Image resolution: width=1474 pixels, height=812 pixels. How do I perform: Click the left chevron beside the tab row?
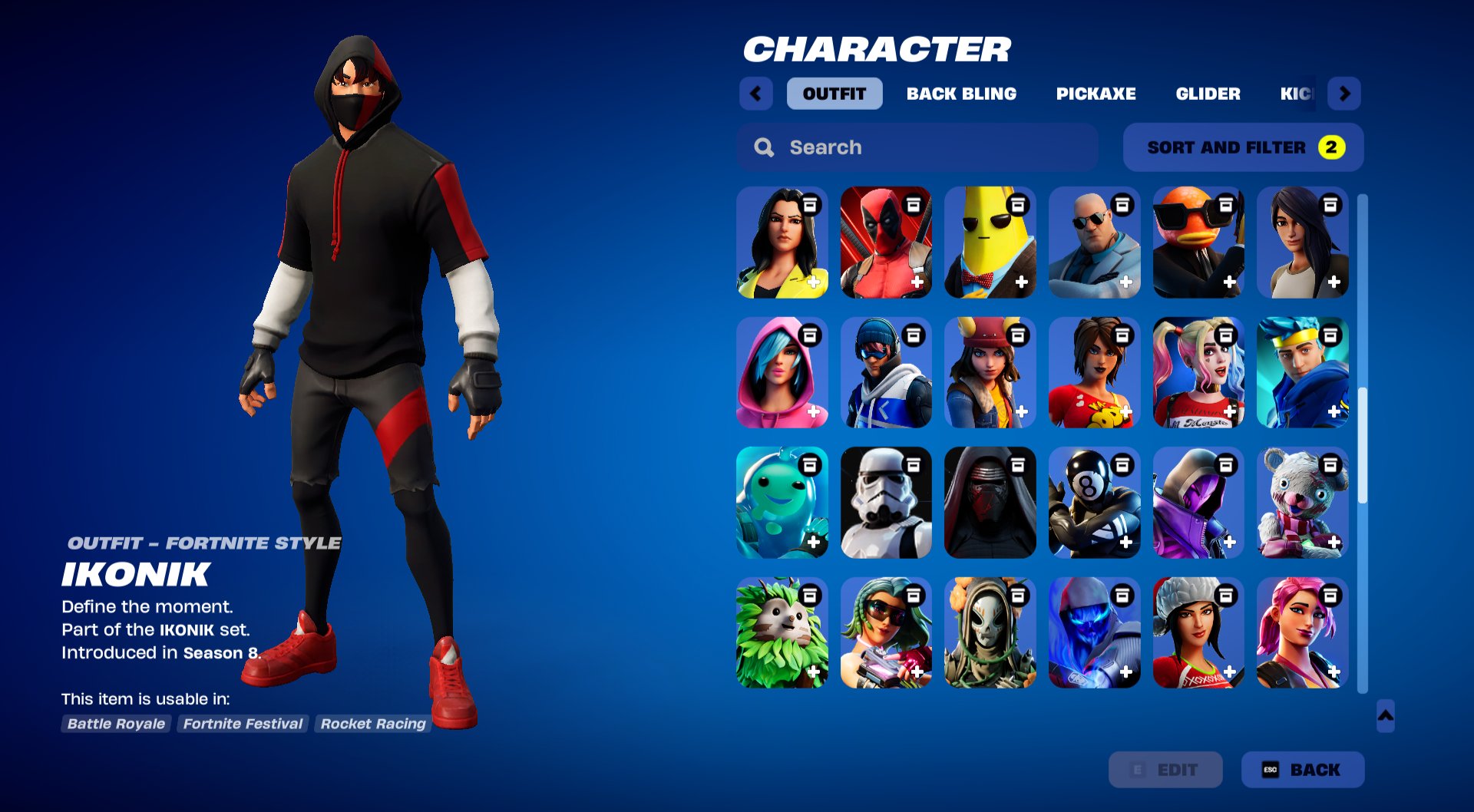coord(755,94)
